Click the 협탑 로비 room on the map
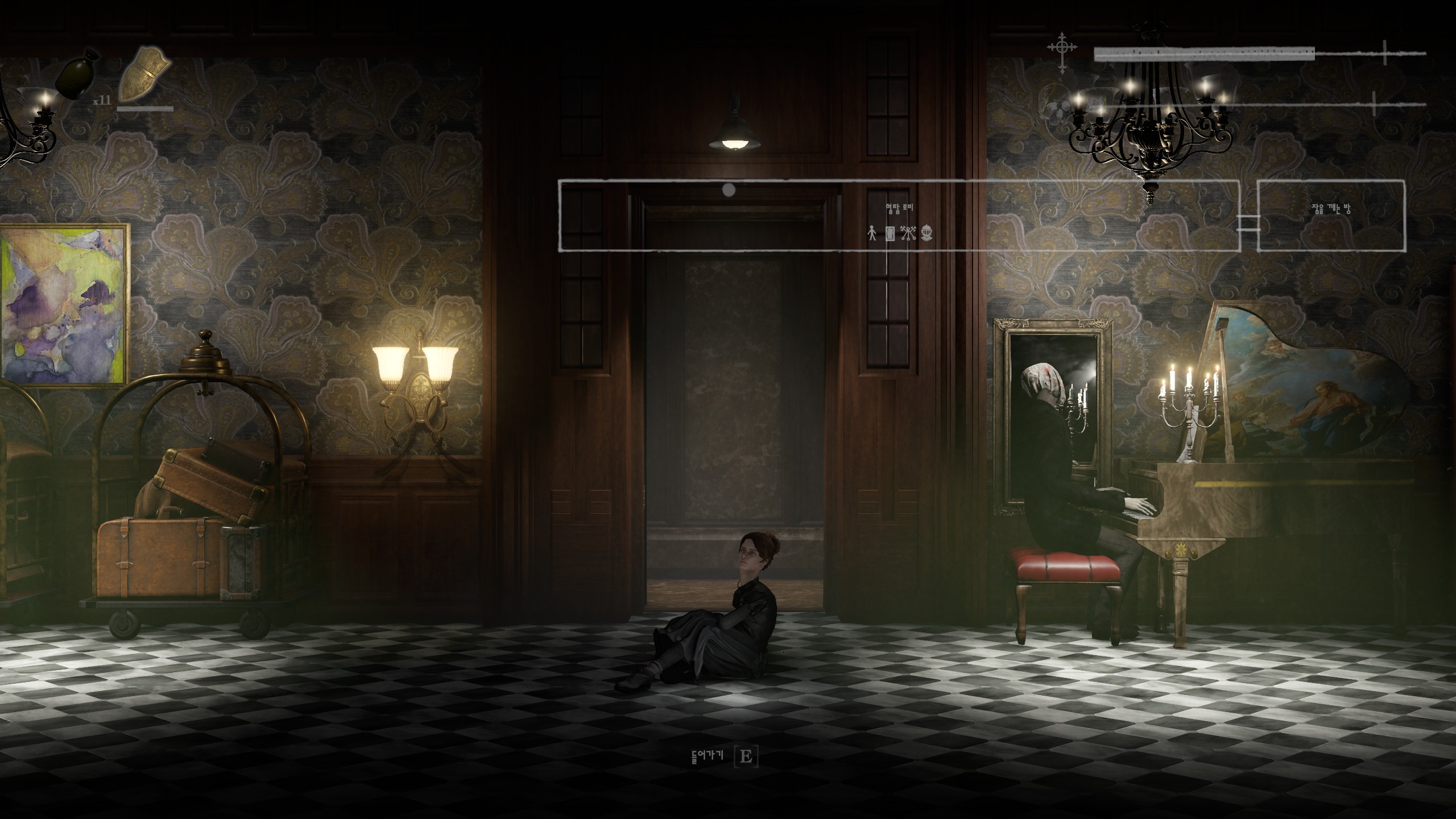1456x819 pixels. 899,208
